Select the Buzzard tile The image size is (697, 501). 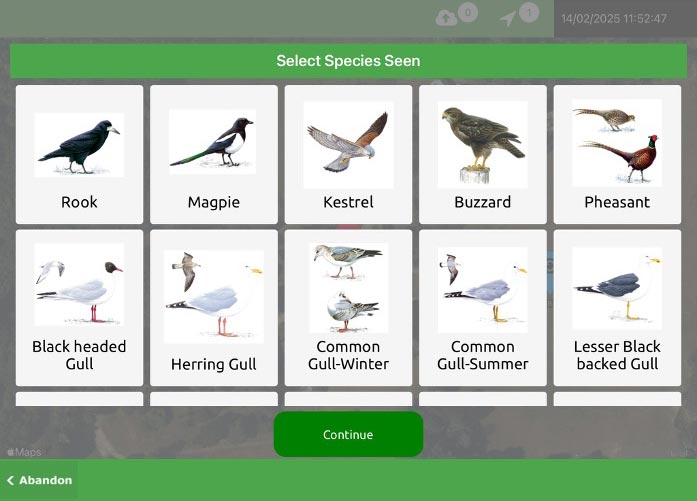(x=482, y=154)
